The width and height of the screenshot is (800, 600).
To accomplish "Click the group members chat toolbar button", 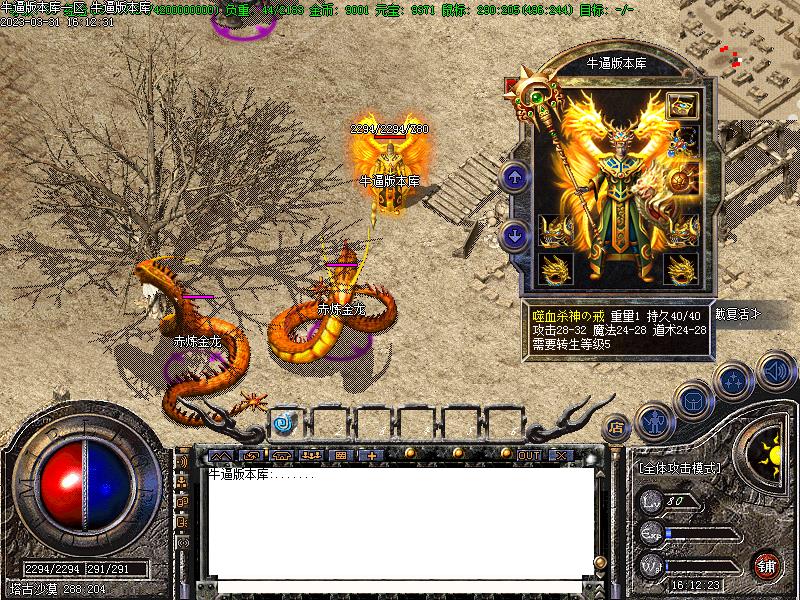I will (x=310, y=455).
